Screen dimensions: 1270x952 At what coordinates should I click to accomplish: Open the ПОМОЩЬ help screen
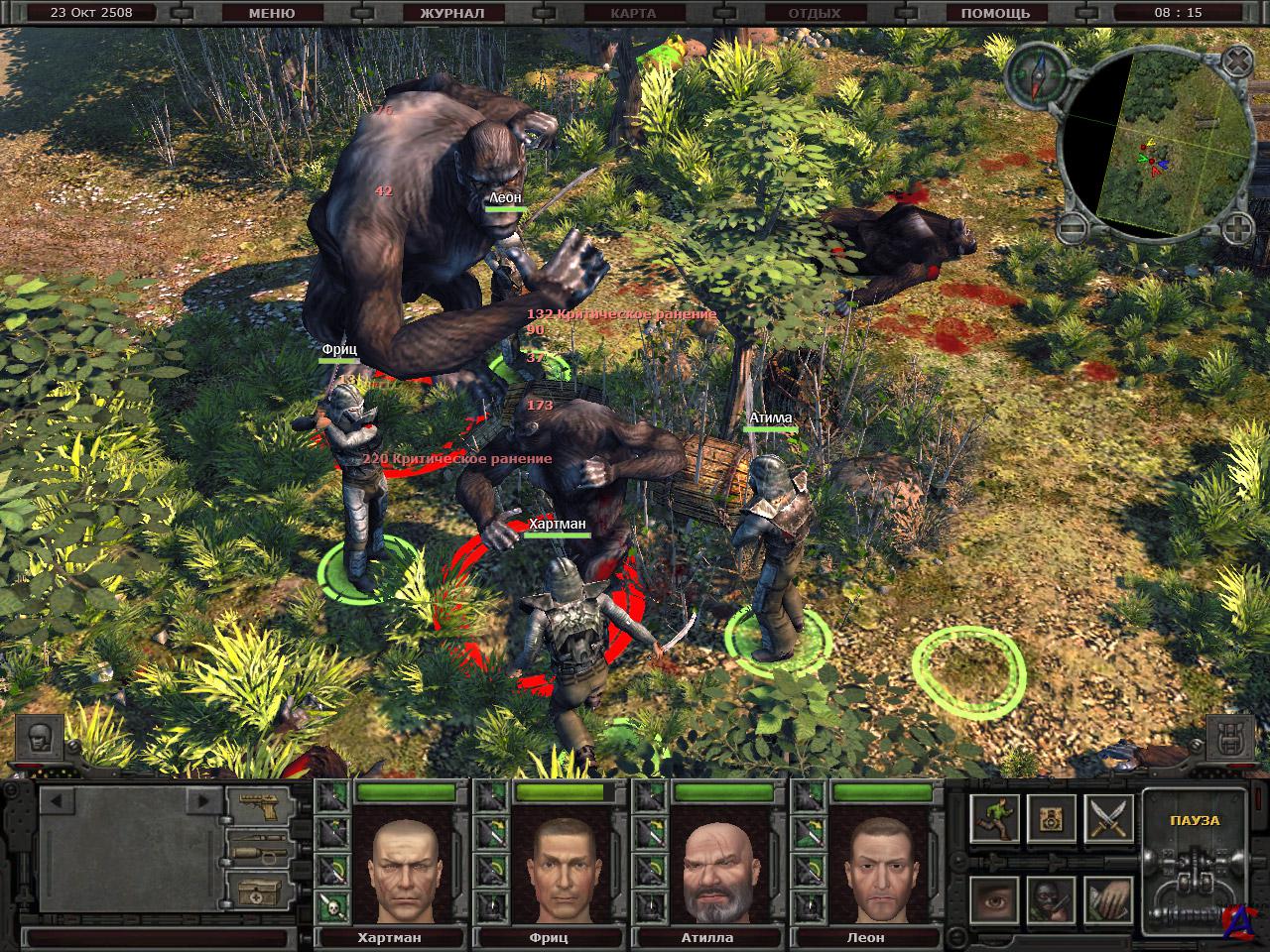(x=995, y=13)
